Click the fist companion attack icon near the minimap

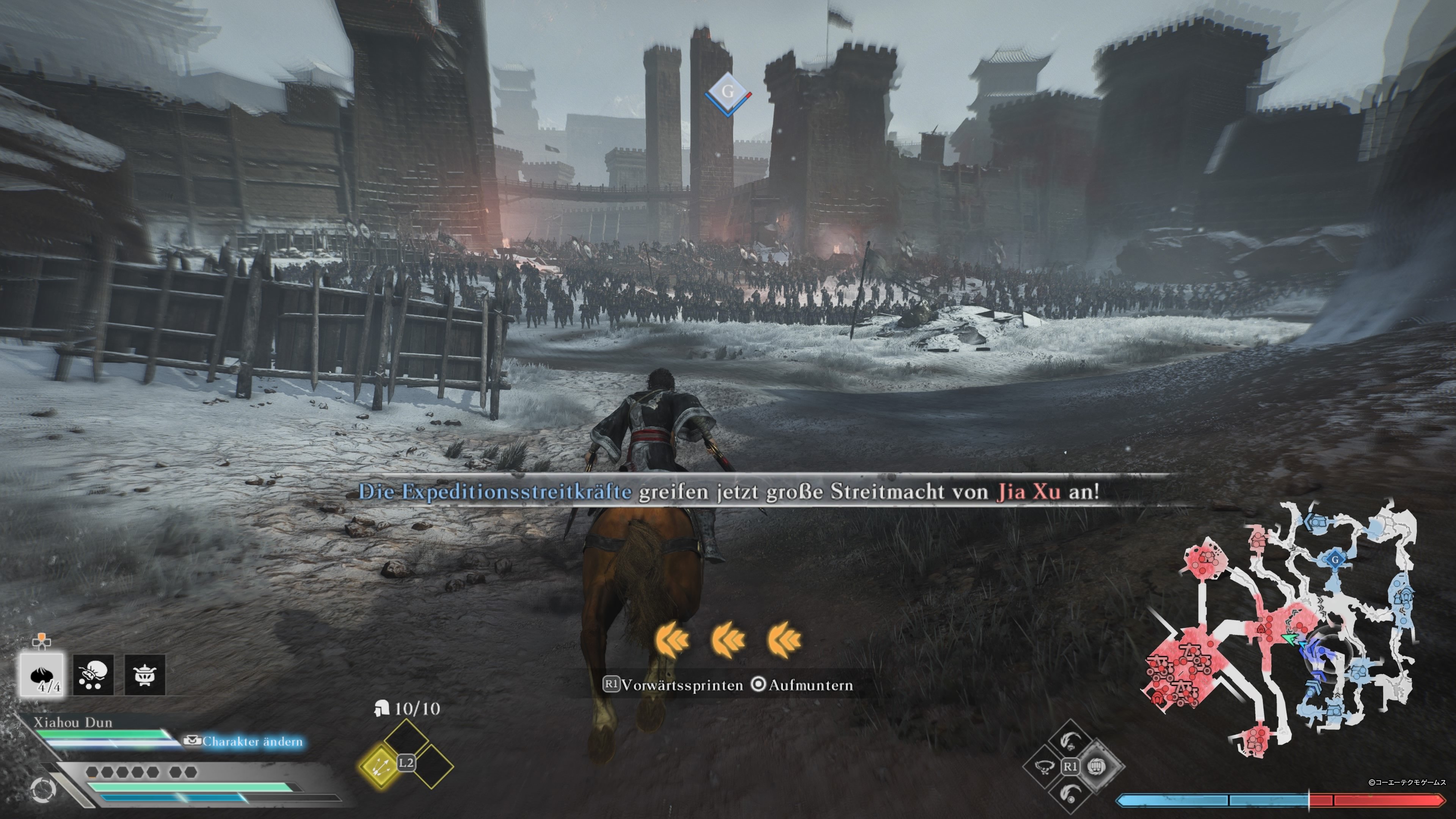coord(1097,767)
